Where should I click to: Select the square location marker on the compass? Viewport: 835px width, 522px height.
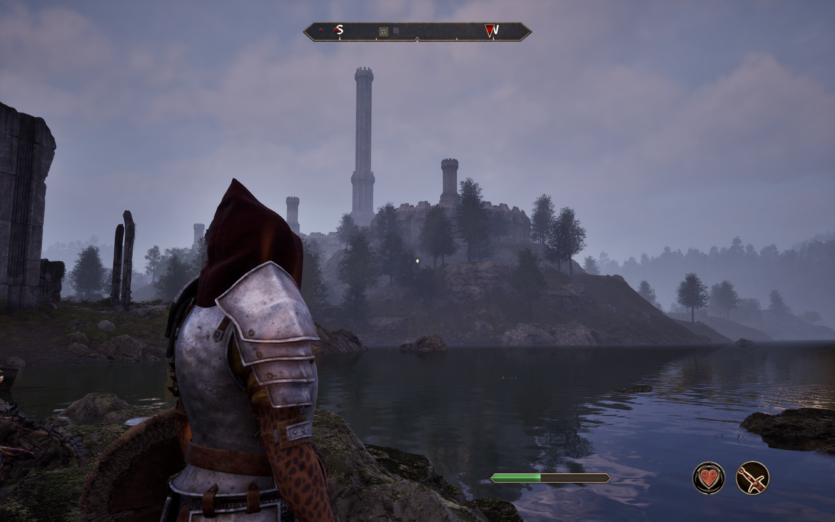[384, 32]
